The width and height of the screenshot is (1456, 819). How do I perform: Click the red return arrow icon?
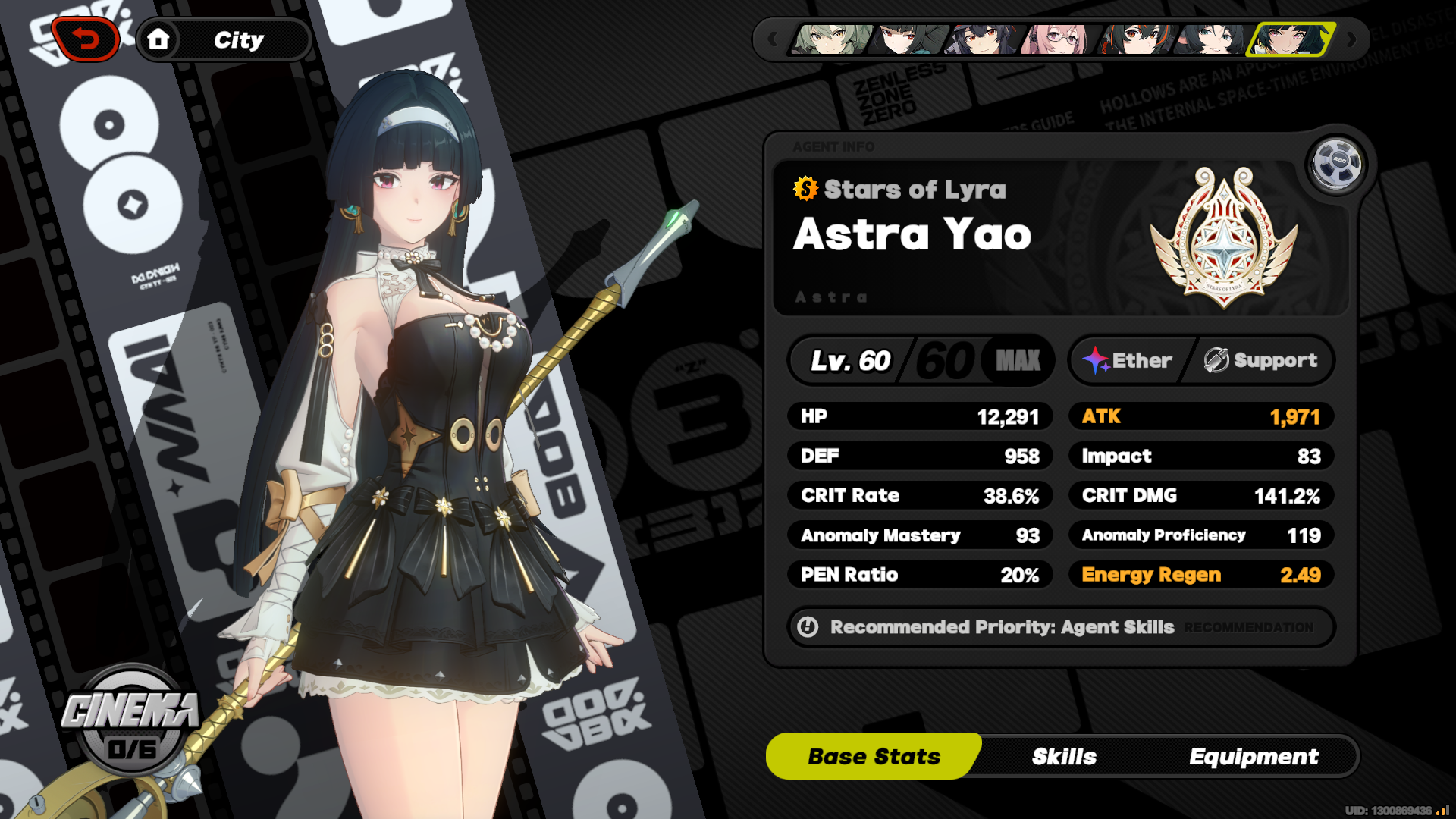[86, 39]
